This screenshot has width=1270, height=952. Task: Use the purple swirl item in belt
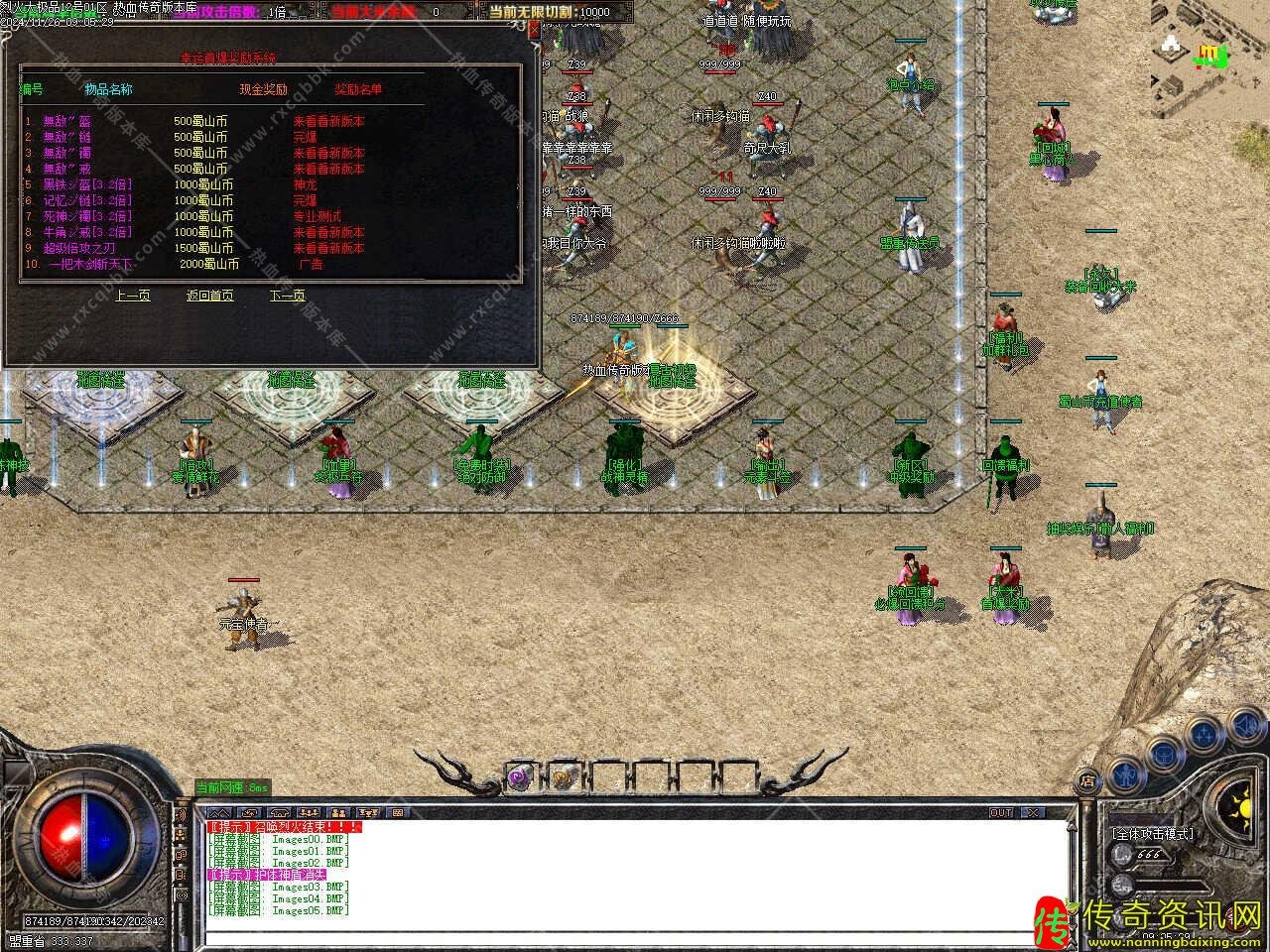[519, 778]
